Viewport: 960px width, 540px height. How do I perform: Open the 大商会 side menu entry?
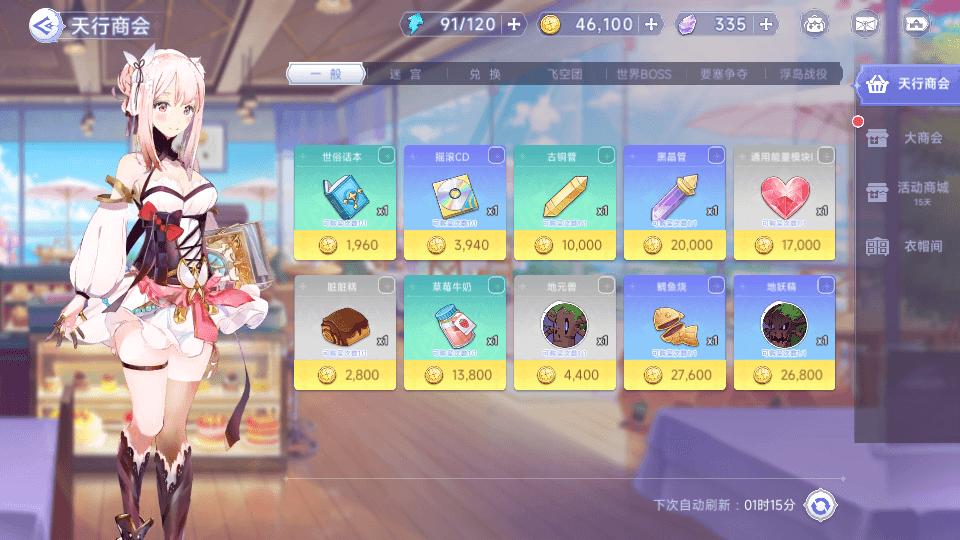point(908,138)
